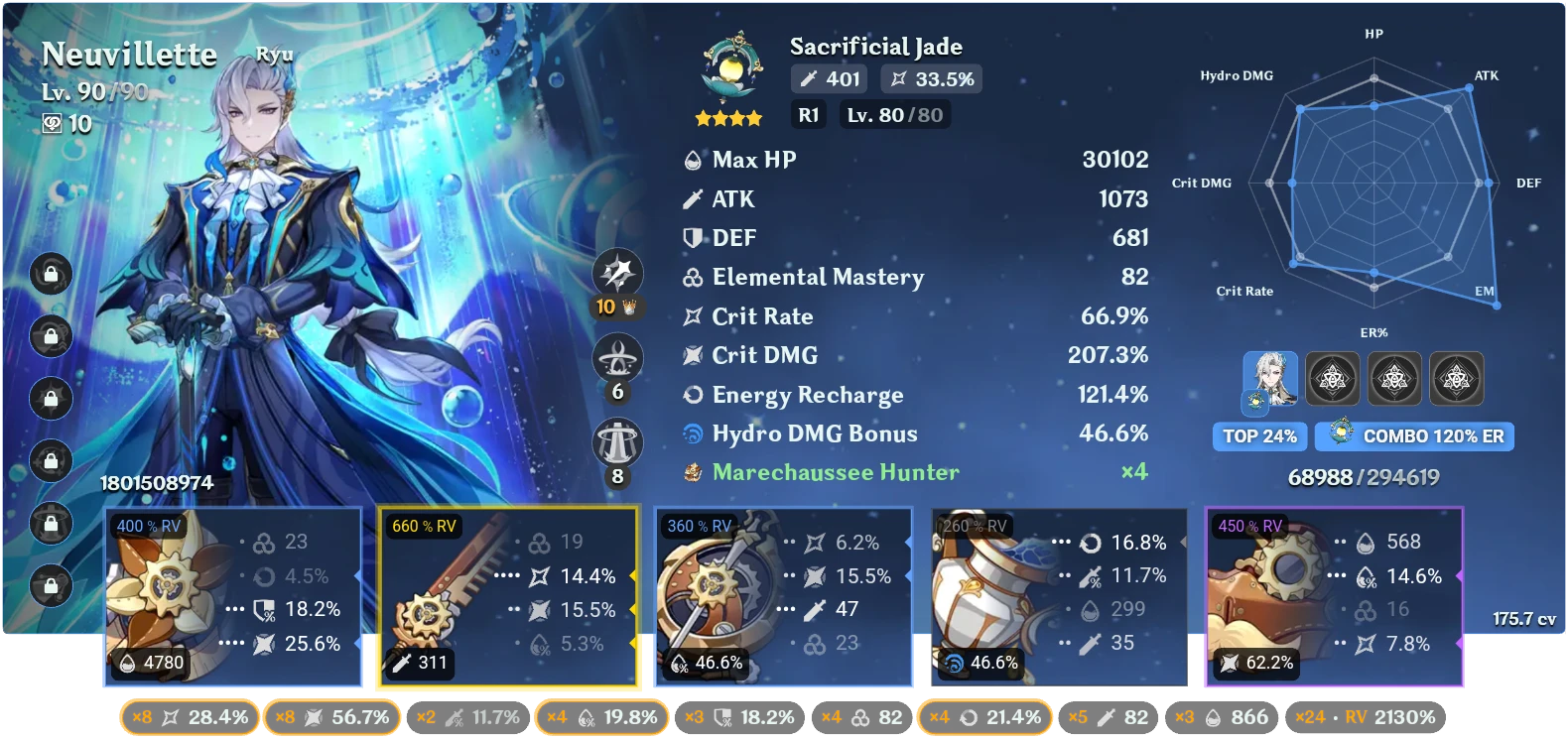The image size is (1568, 741).
Task: Expand the 360 % RV sands artifact card
Action: pyautogui.click(x=784, y=595)
